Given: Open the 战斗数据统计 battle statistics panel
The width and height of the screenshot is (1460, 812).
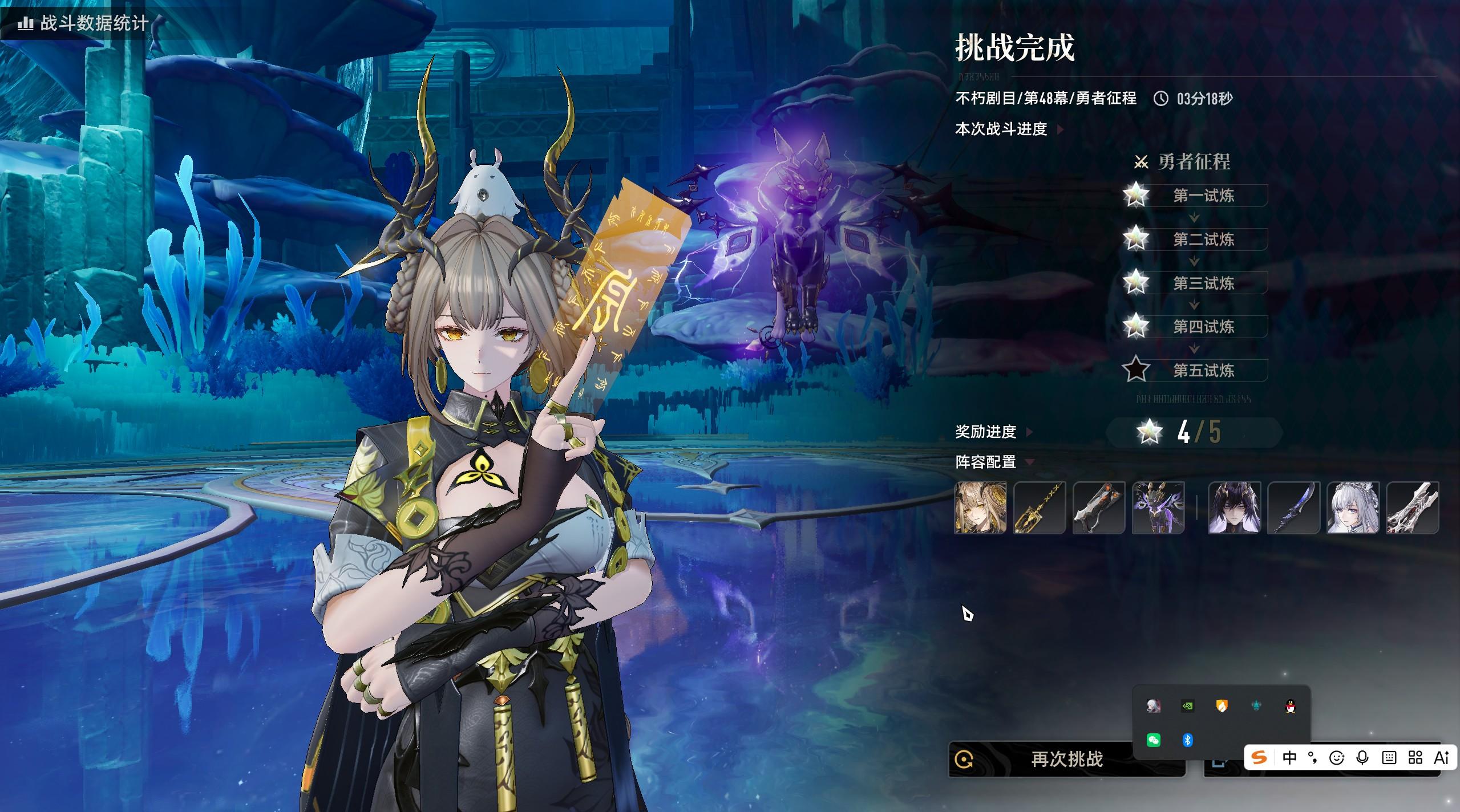Looking at the screenshot, I should tap(84, 23).
